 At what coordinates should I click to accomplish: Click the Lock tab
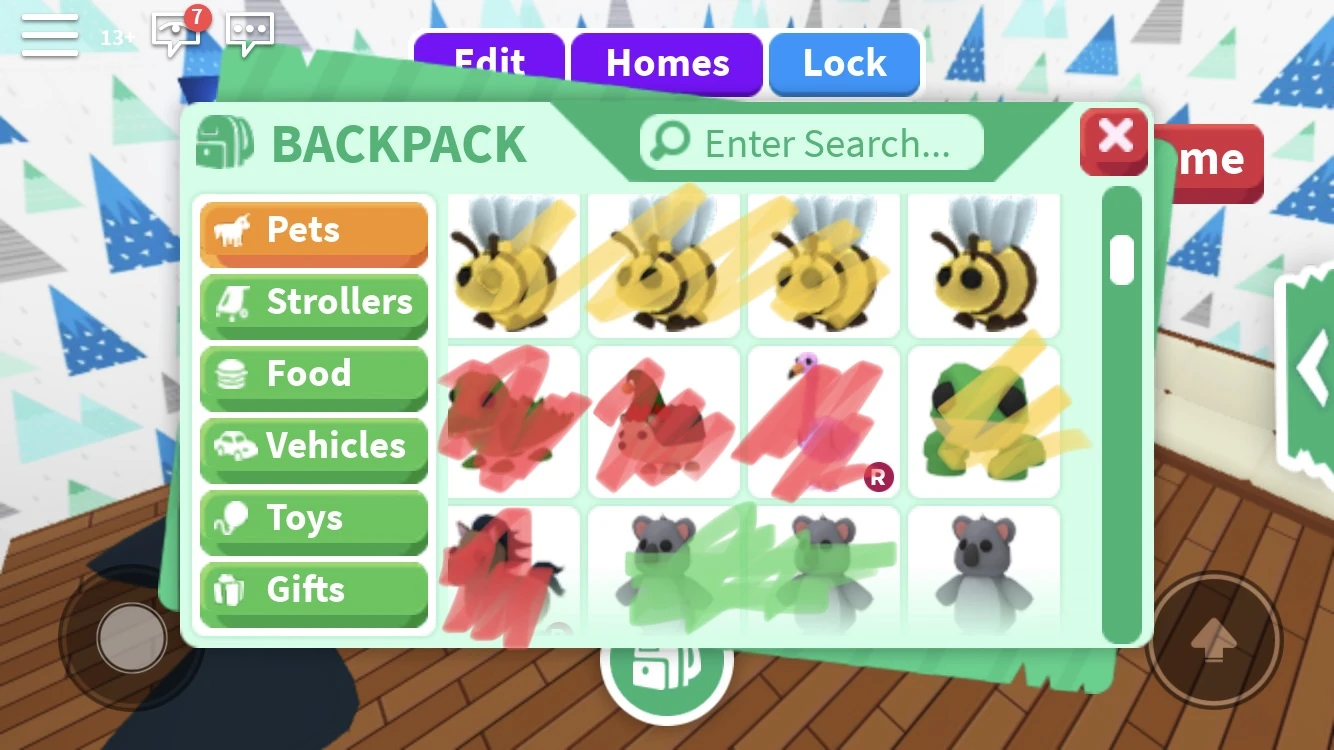844,63
